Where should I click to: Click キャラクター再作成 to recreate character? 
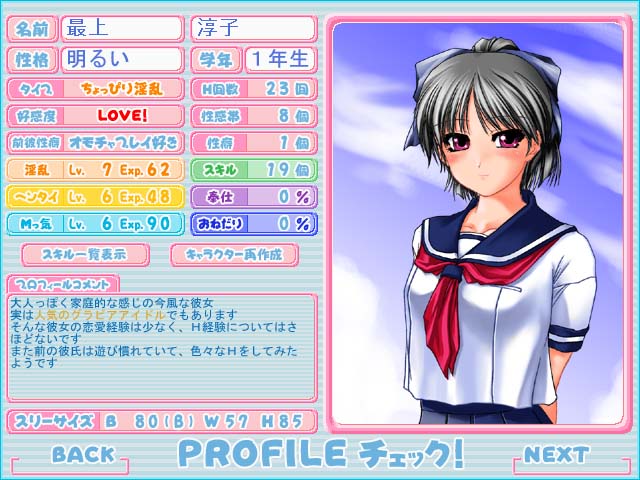pyautogui.click(x=233, y=253)
